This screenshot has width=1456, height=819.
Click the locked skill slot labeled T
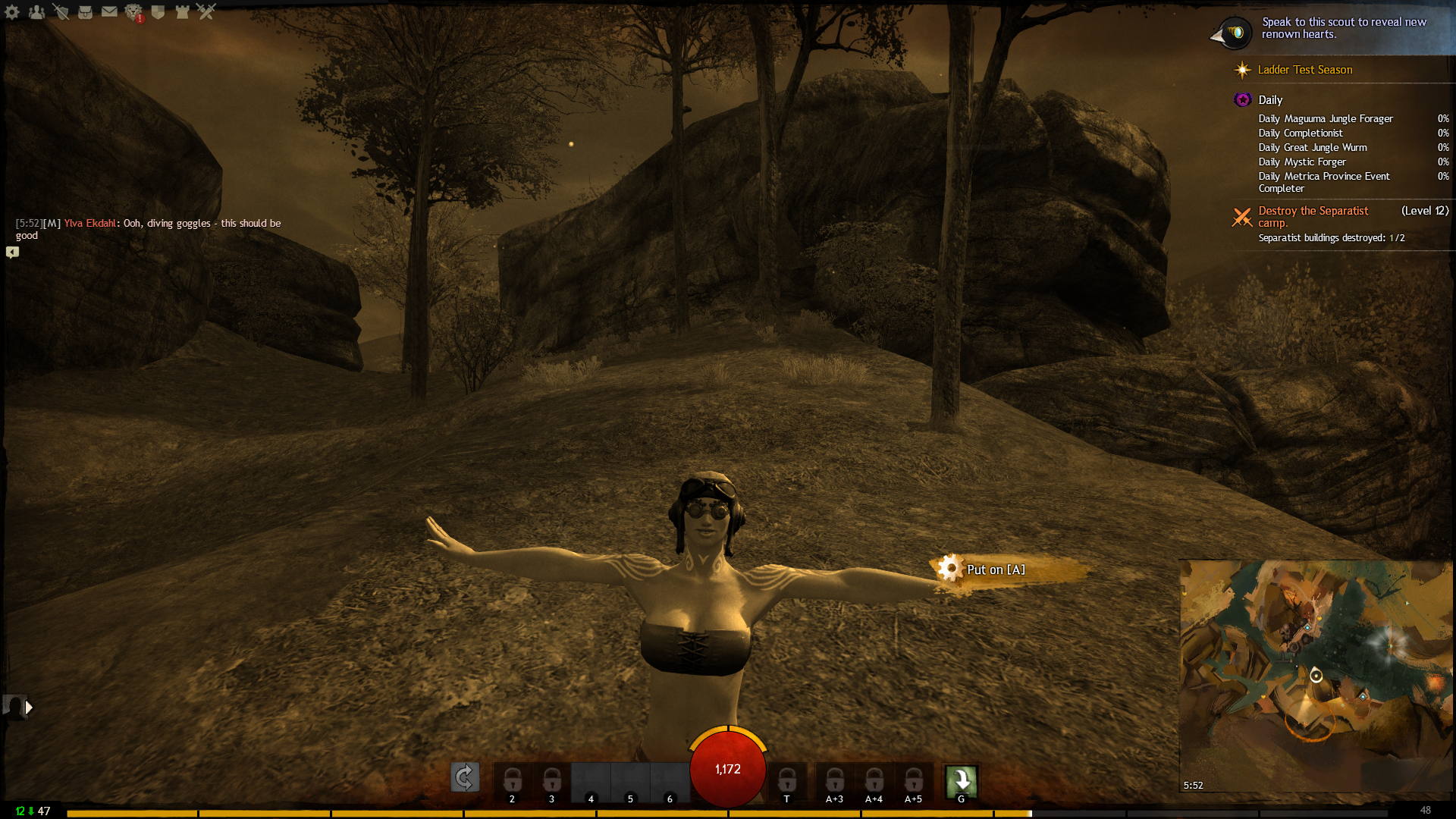point(786,781)
